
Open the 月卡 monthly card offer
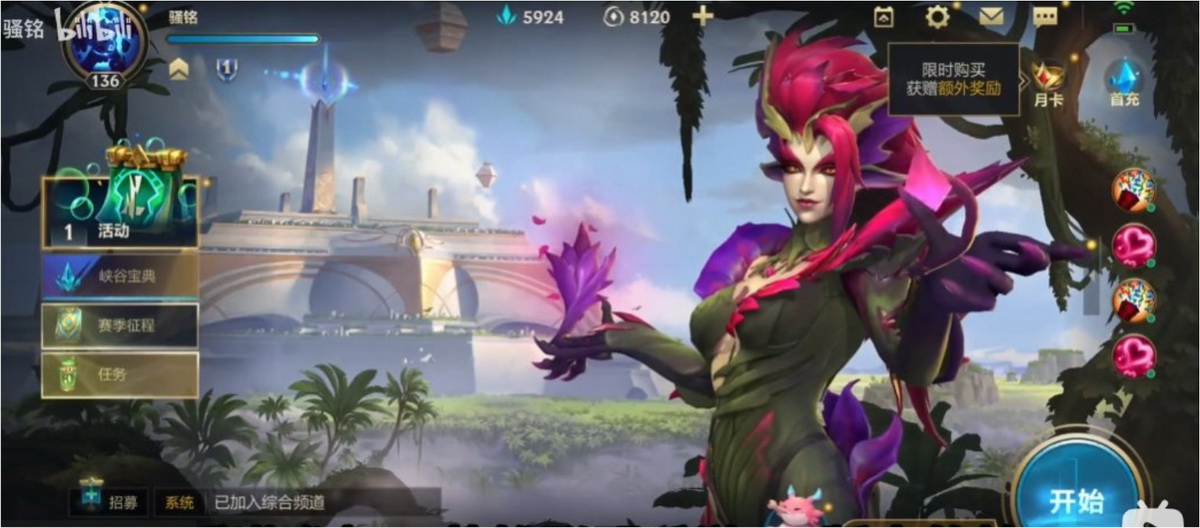click(1049, 82)
